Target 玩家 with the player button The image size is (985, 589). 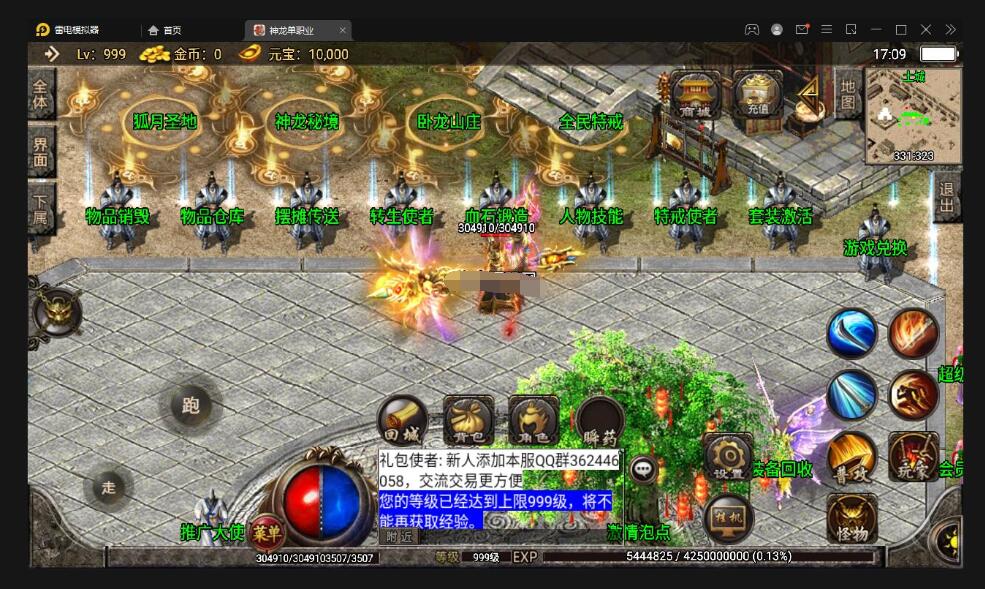point(913,457)
